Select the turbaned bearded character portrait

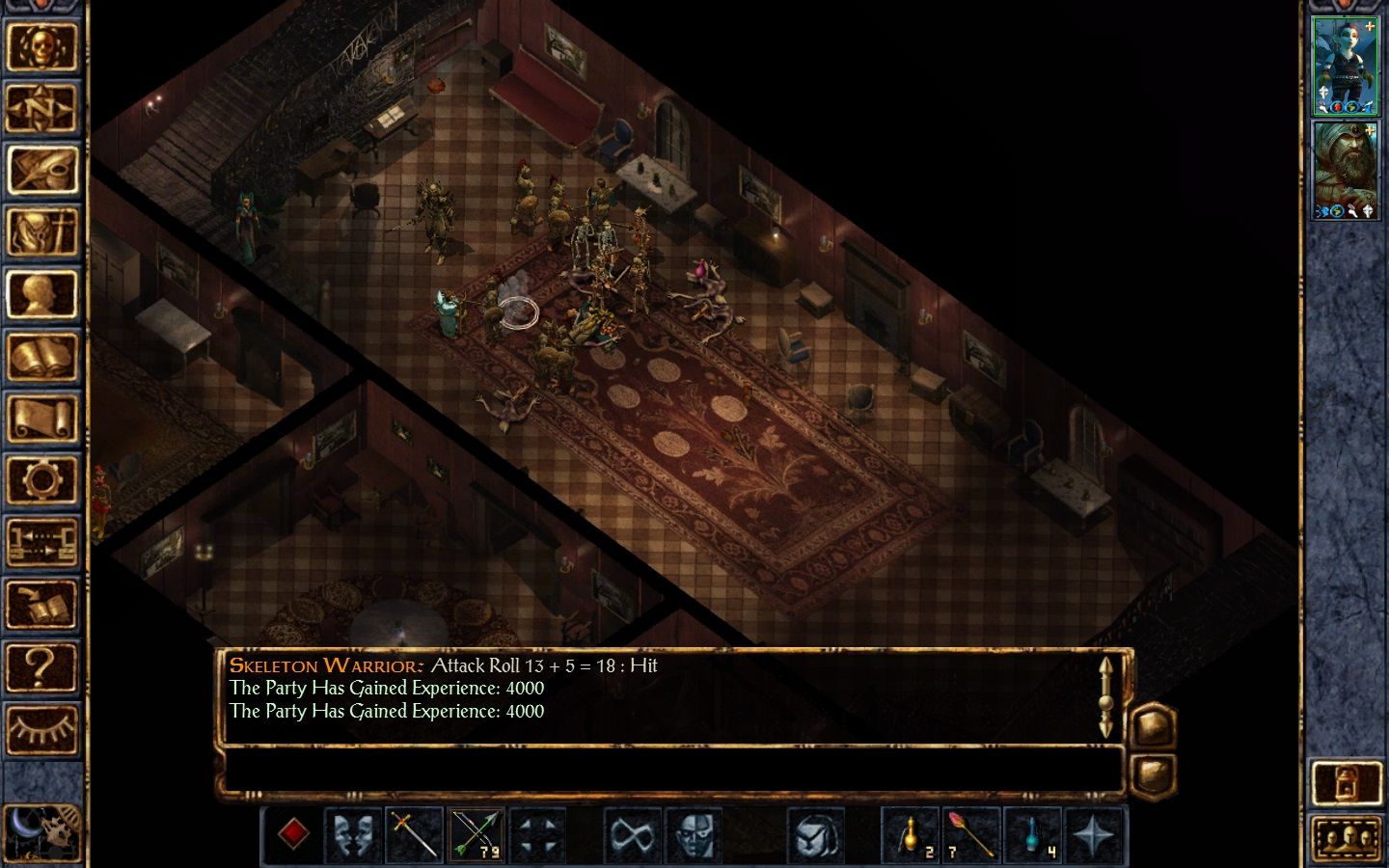(1346, 171)
